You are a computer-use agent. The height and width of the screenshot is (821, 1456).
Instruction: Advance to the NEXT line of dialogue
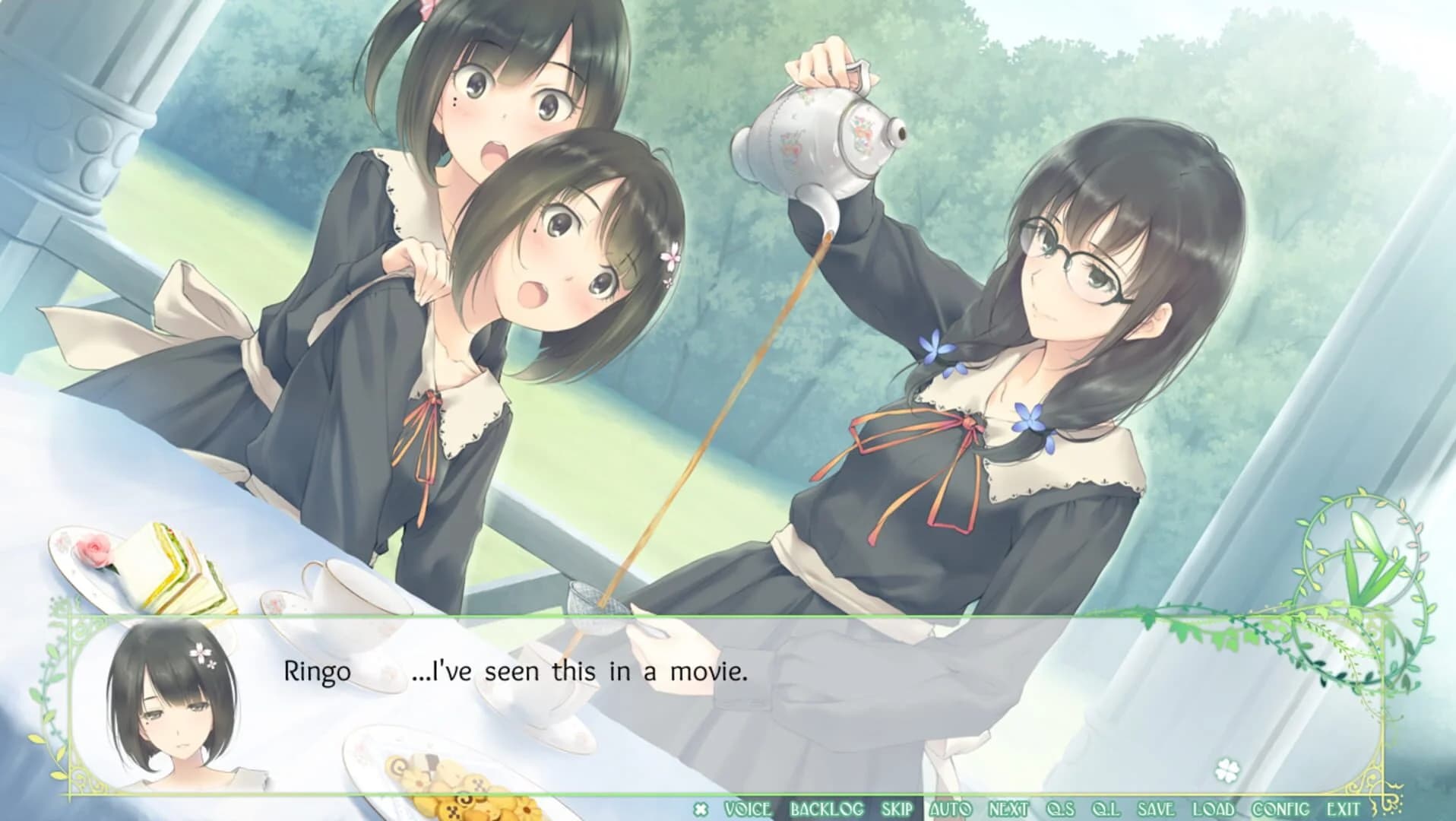coord(1007,808)
